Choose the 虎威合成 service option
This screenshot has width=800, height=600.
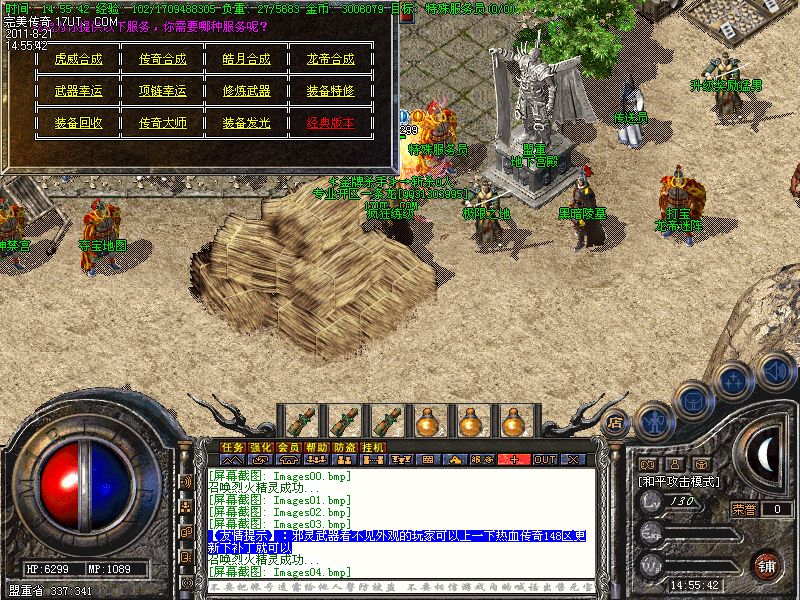pos(78,59)
